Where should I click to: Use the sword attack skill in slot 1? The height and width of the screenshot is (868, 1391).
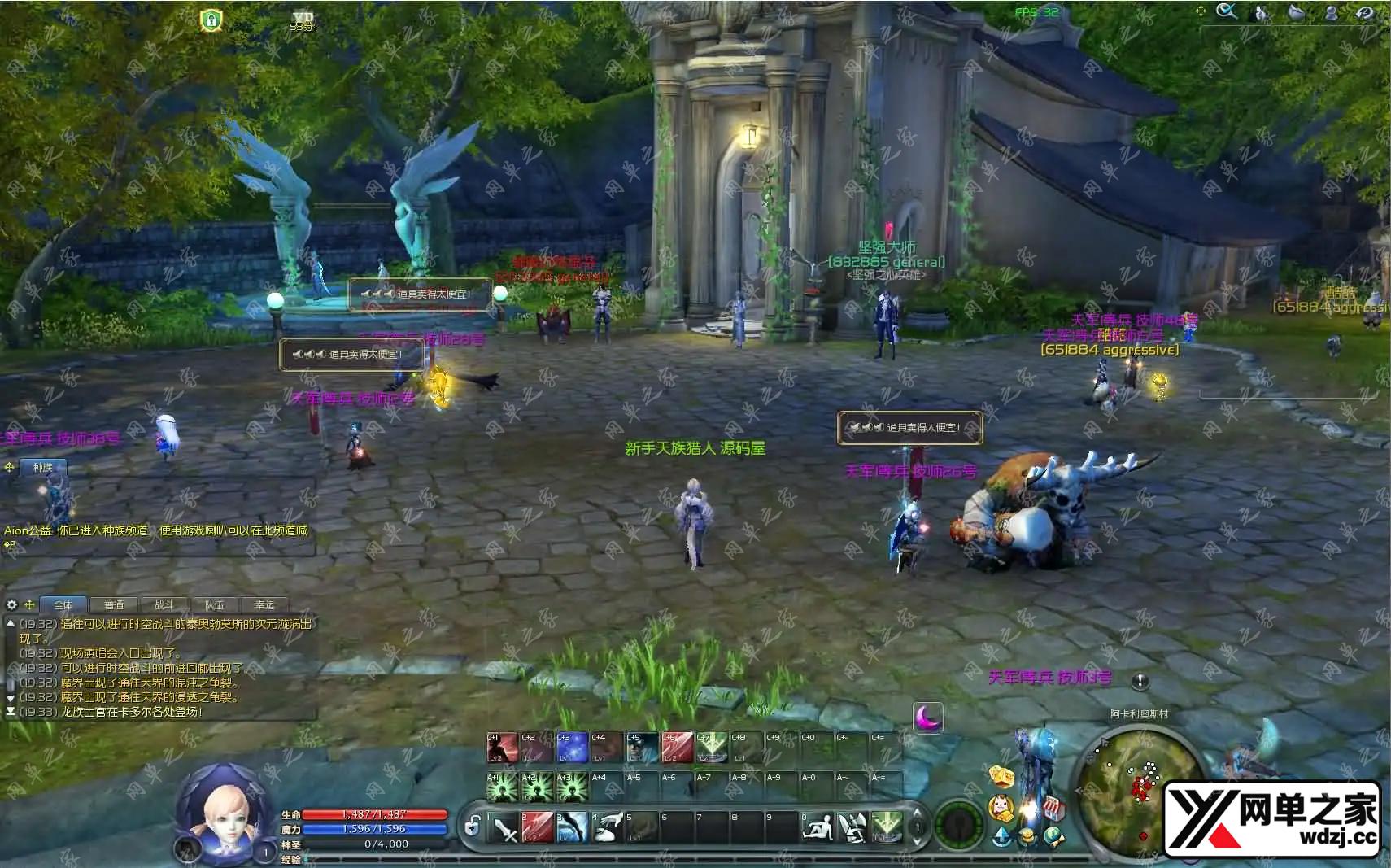(505, 828)
